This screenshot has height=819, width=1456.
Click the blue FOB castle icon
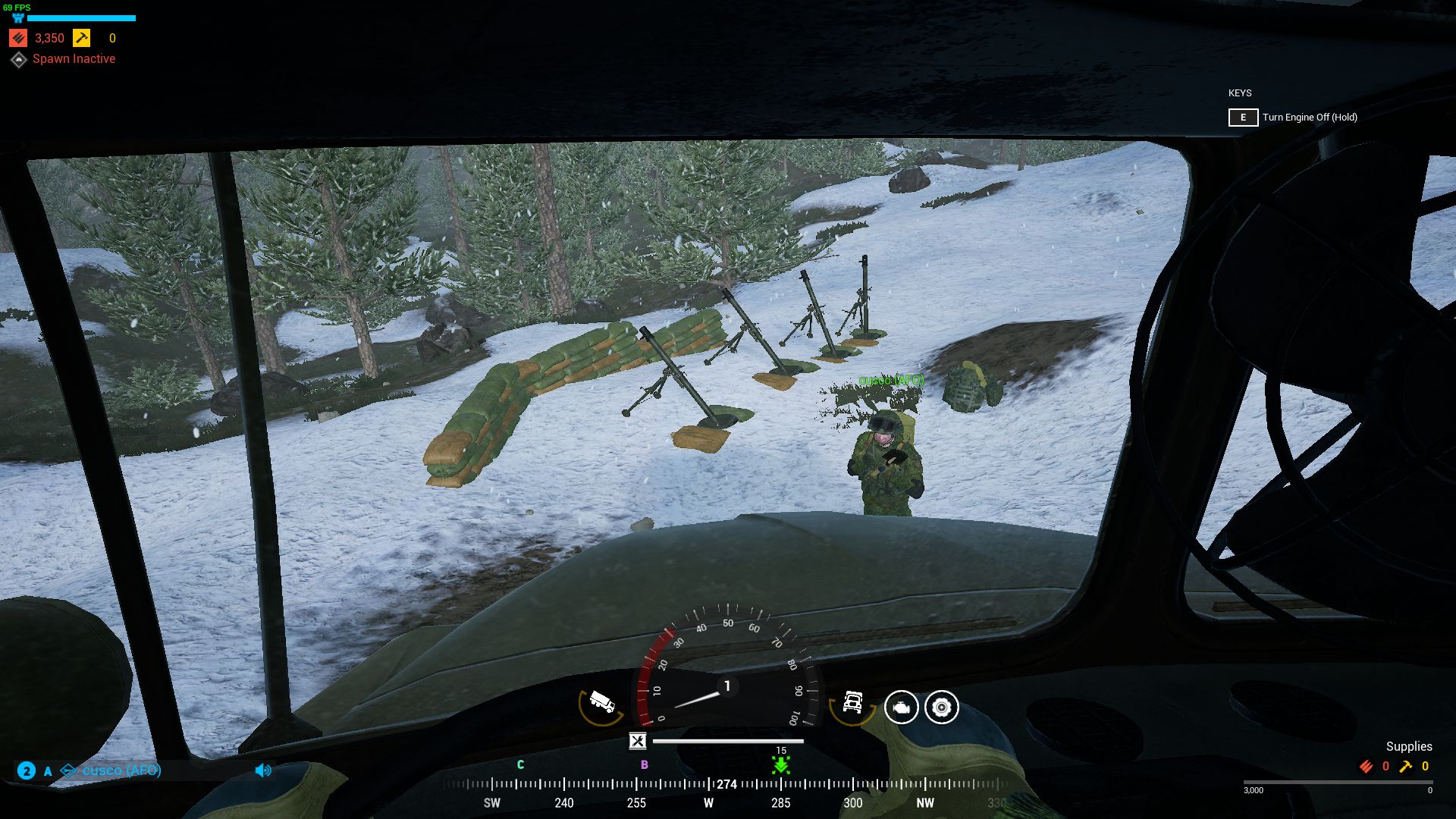pos(18,18)
